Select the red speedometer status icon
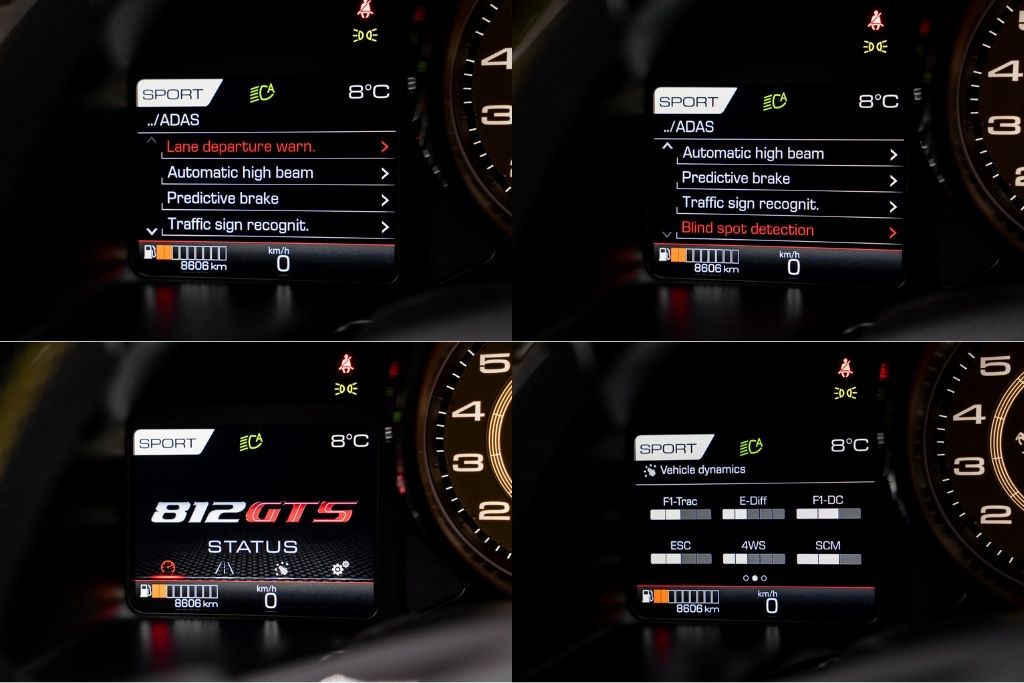1024x683 pixels. [167, 568]
